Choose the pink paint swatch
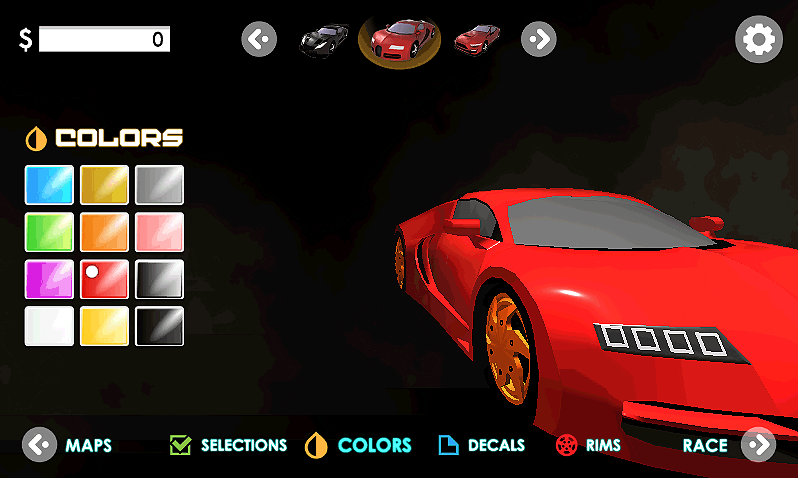This screenshot has height=478, width=798. pyautogui.click(x=160, y=232)
